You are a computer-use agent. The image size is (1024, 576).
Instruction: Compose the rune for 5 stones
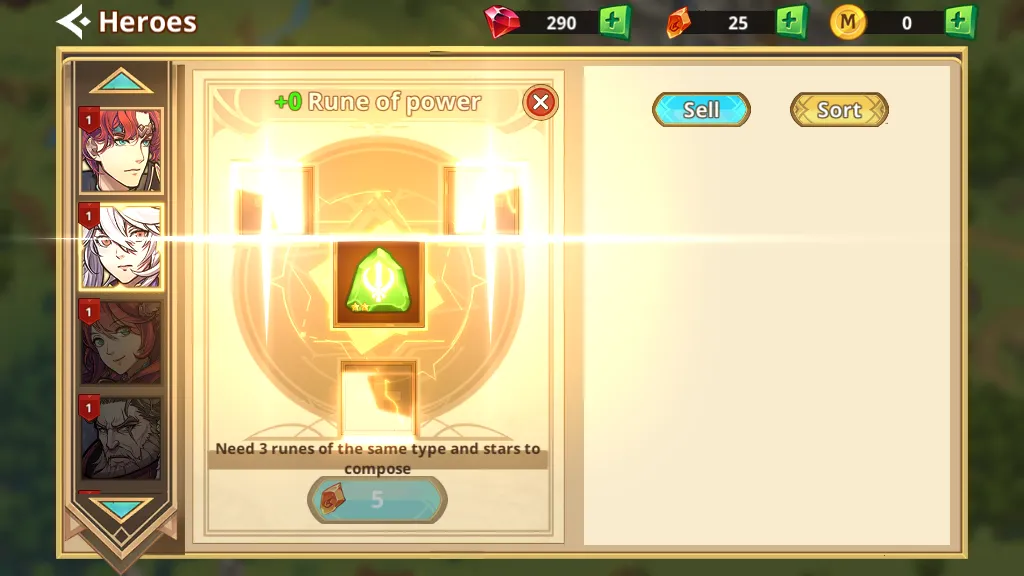[x=377, y=500]
